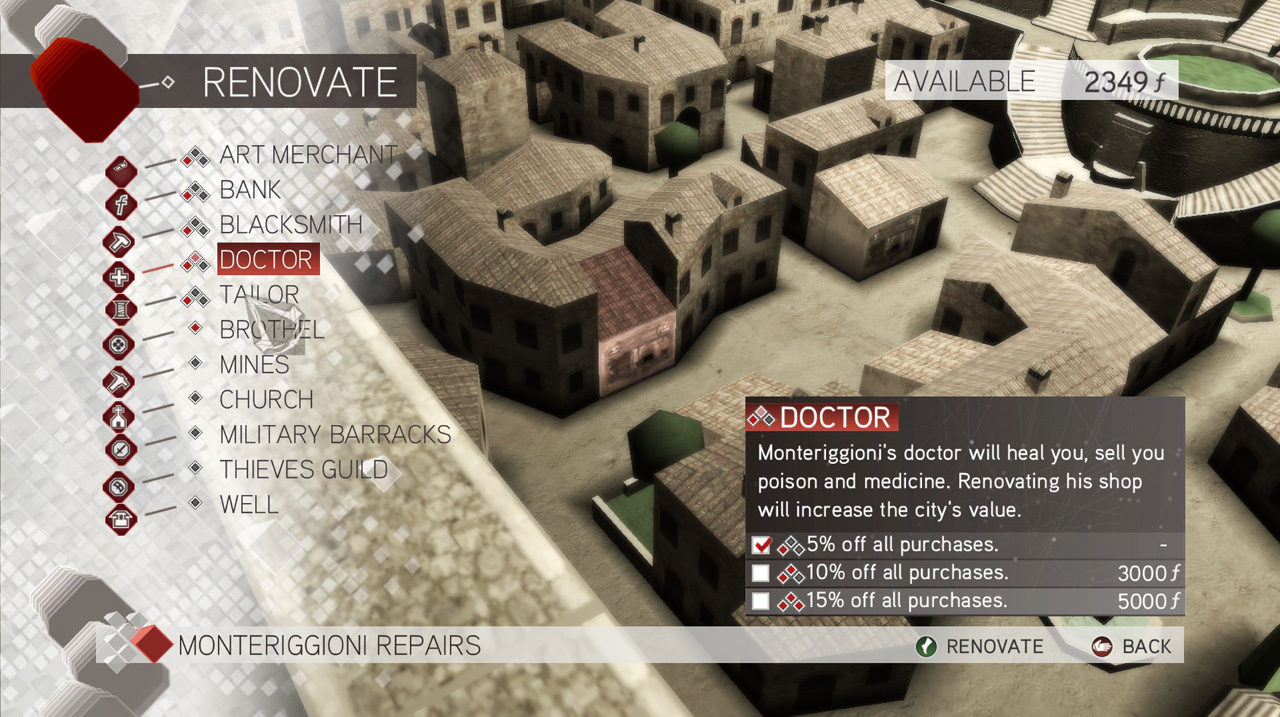Click the doctor cross icon beside the list
The height and width of the screenshot is (717, 1280).
pyautogui.click(x=119, y=276)
